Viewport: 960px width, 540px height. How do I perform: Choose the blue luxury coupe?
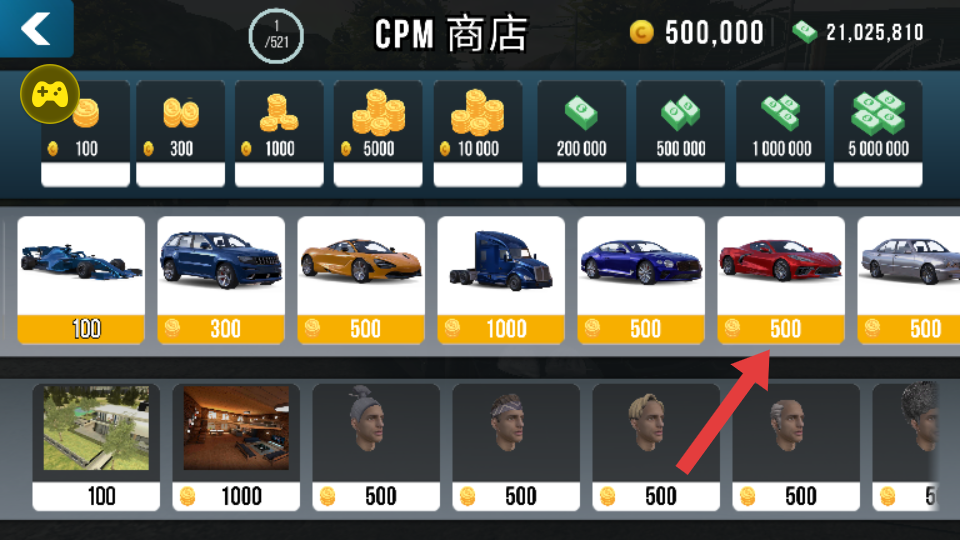641,280
